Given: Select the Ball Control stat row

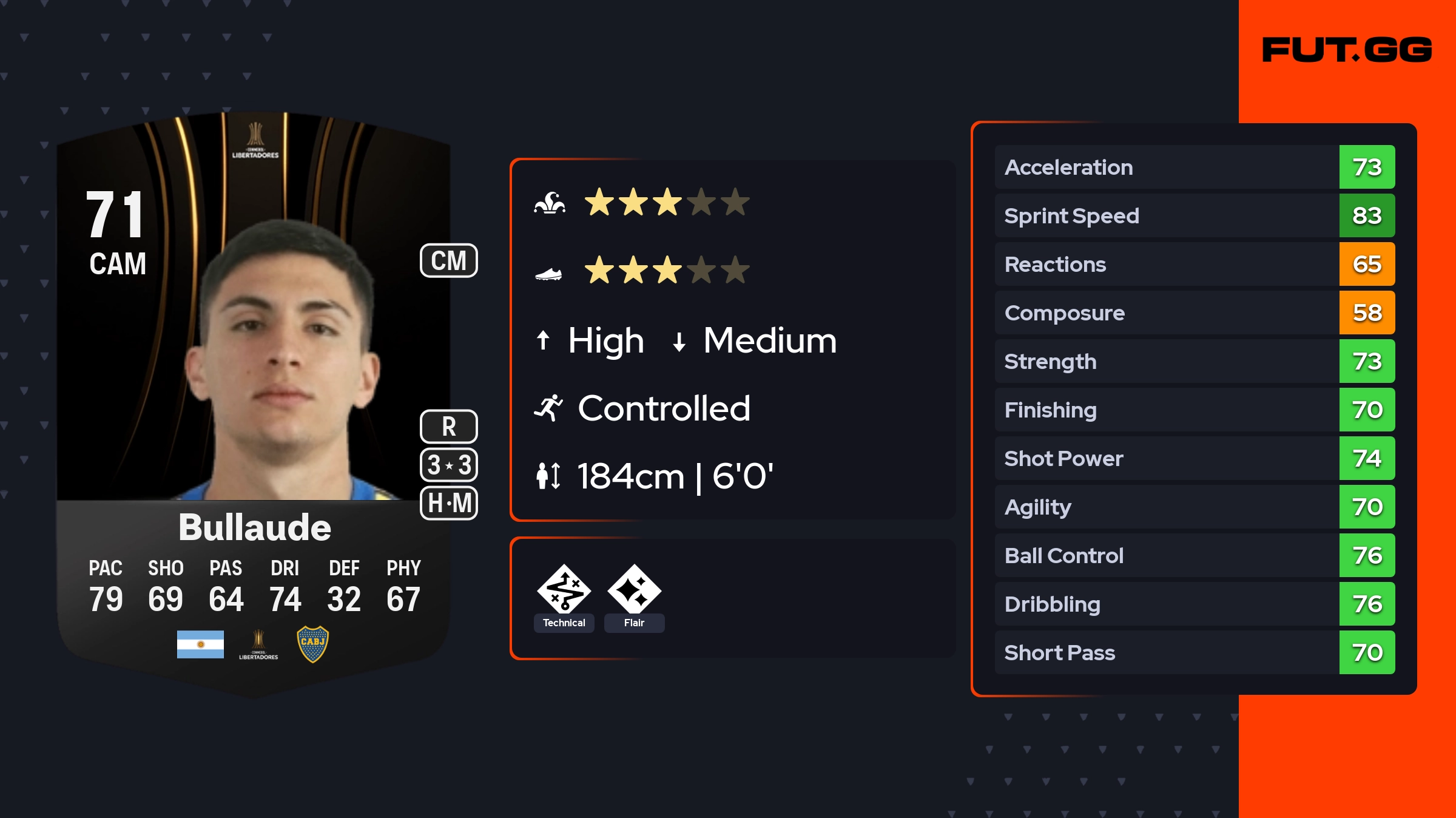Looking at the screenshot, I should (x=1195, y=556).
